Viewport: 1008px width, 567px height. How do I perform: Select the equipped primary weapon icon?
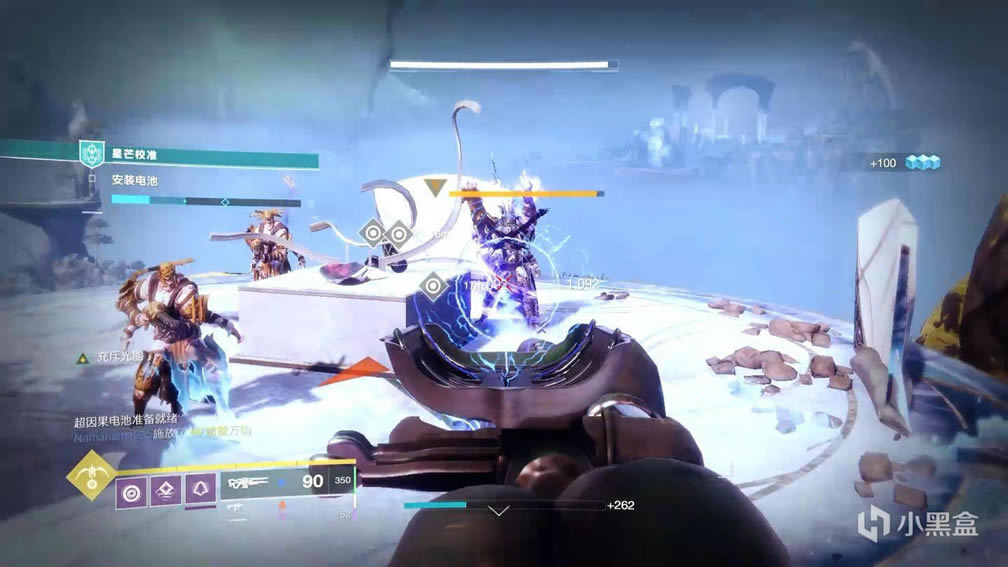[250, 484]
